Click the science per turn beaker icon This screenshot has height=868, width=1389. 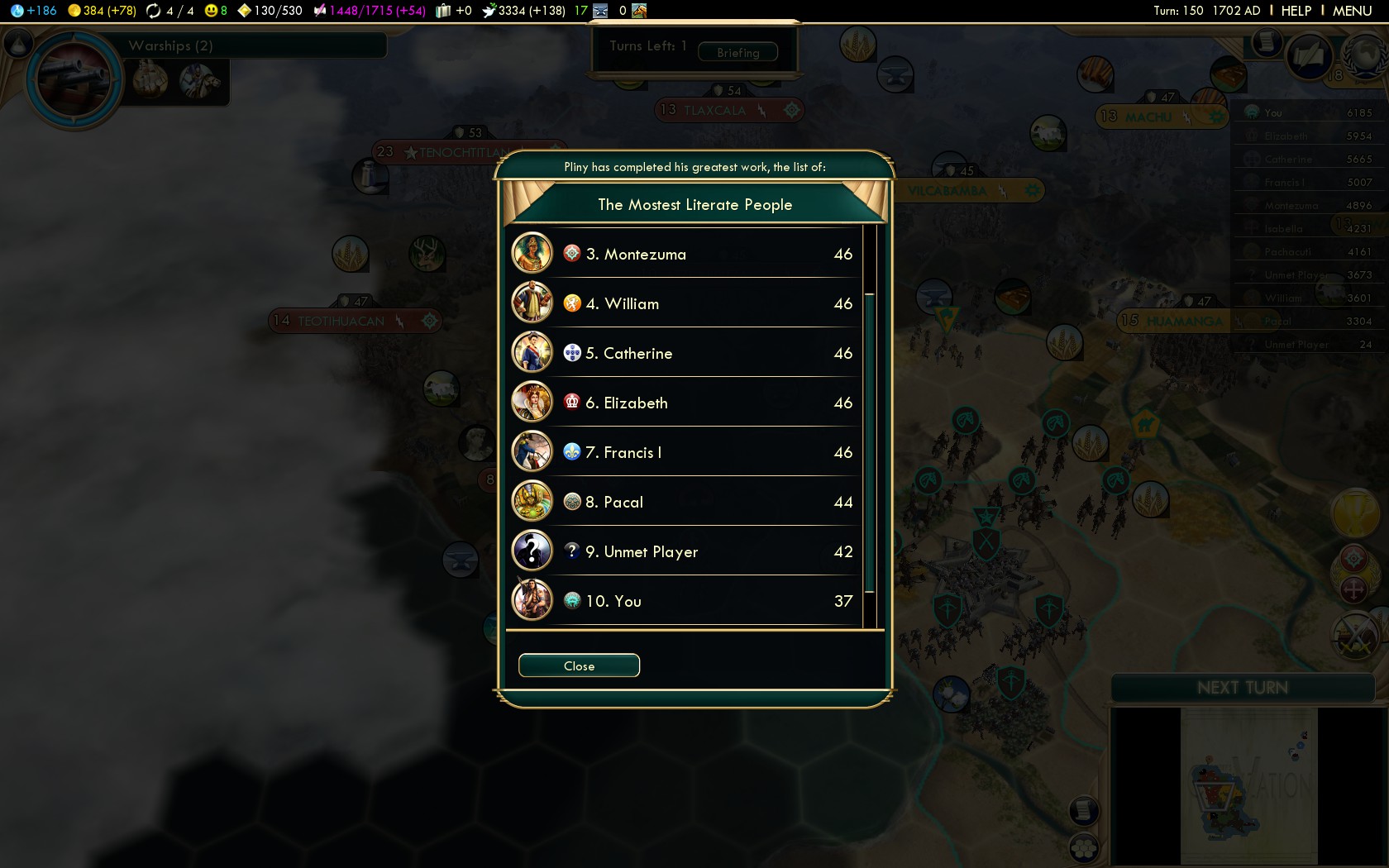(x=17, y=11)
